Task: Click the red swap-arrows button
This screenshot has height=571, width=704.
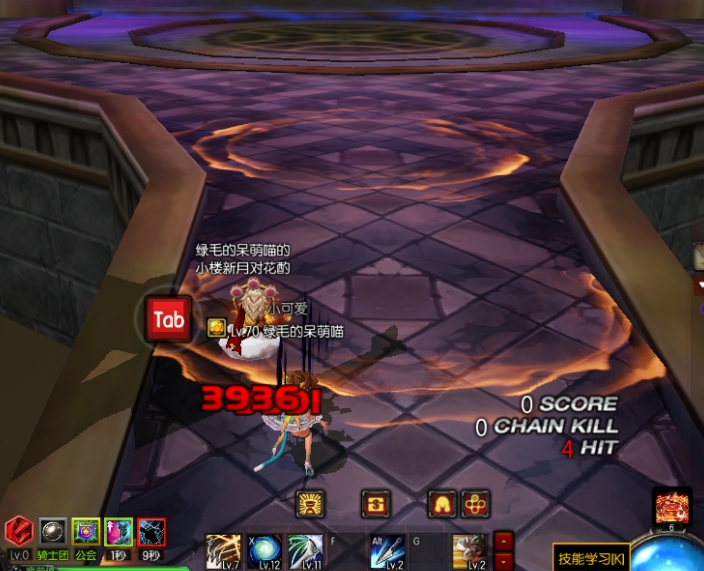Action: [x=376, y=504]
